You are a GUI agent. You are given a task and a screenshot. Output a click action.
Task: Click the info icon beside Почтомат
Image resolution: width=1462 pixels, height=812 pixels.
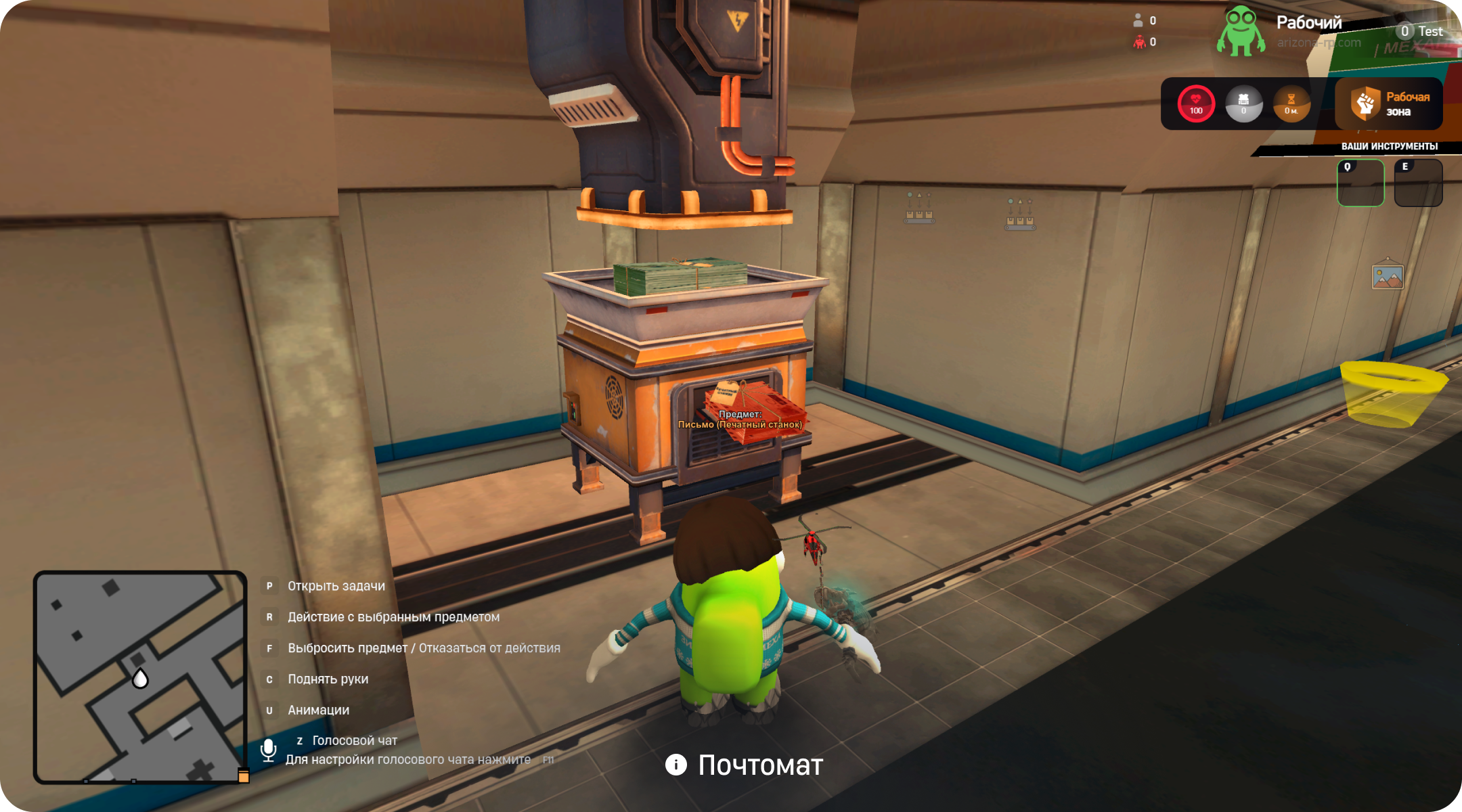(x=675, y=765)
